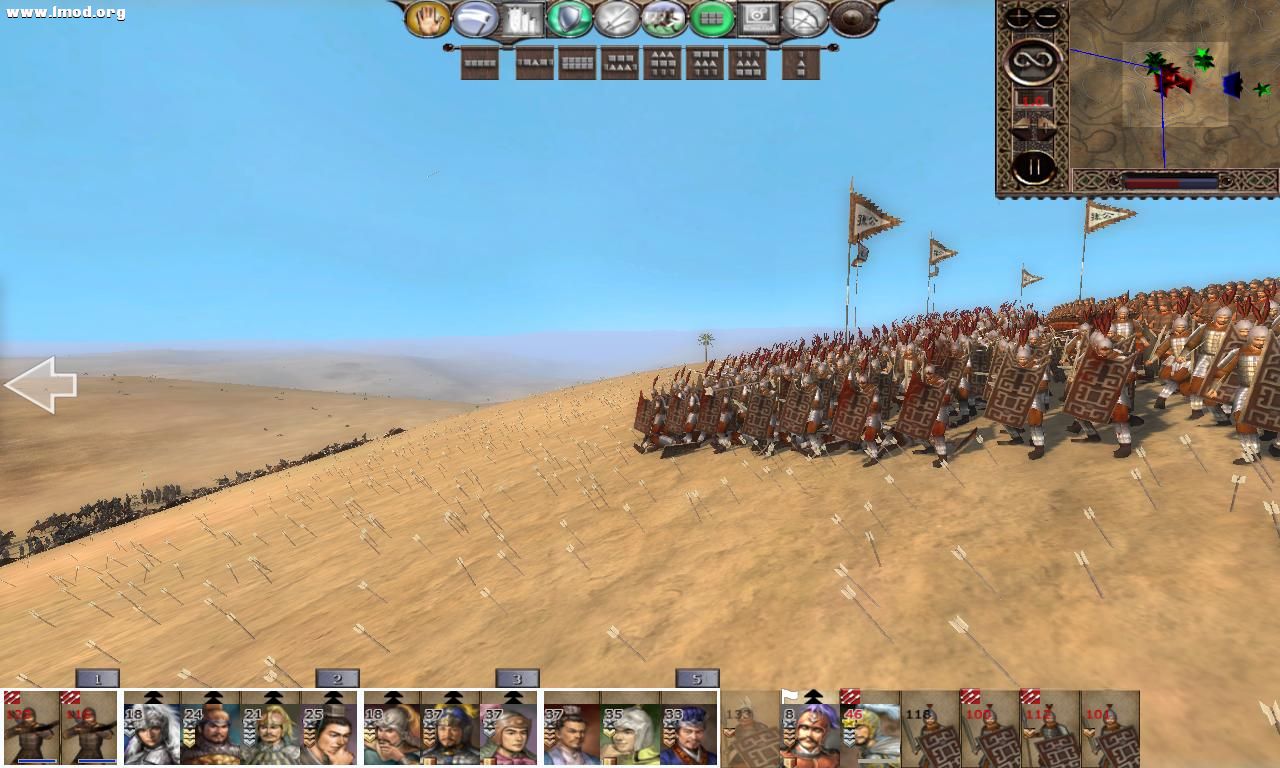
Task: Pause the battle with the pause button
Action: click(x=1033, y=165)
